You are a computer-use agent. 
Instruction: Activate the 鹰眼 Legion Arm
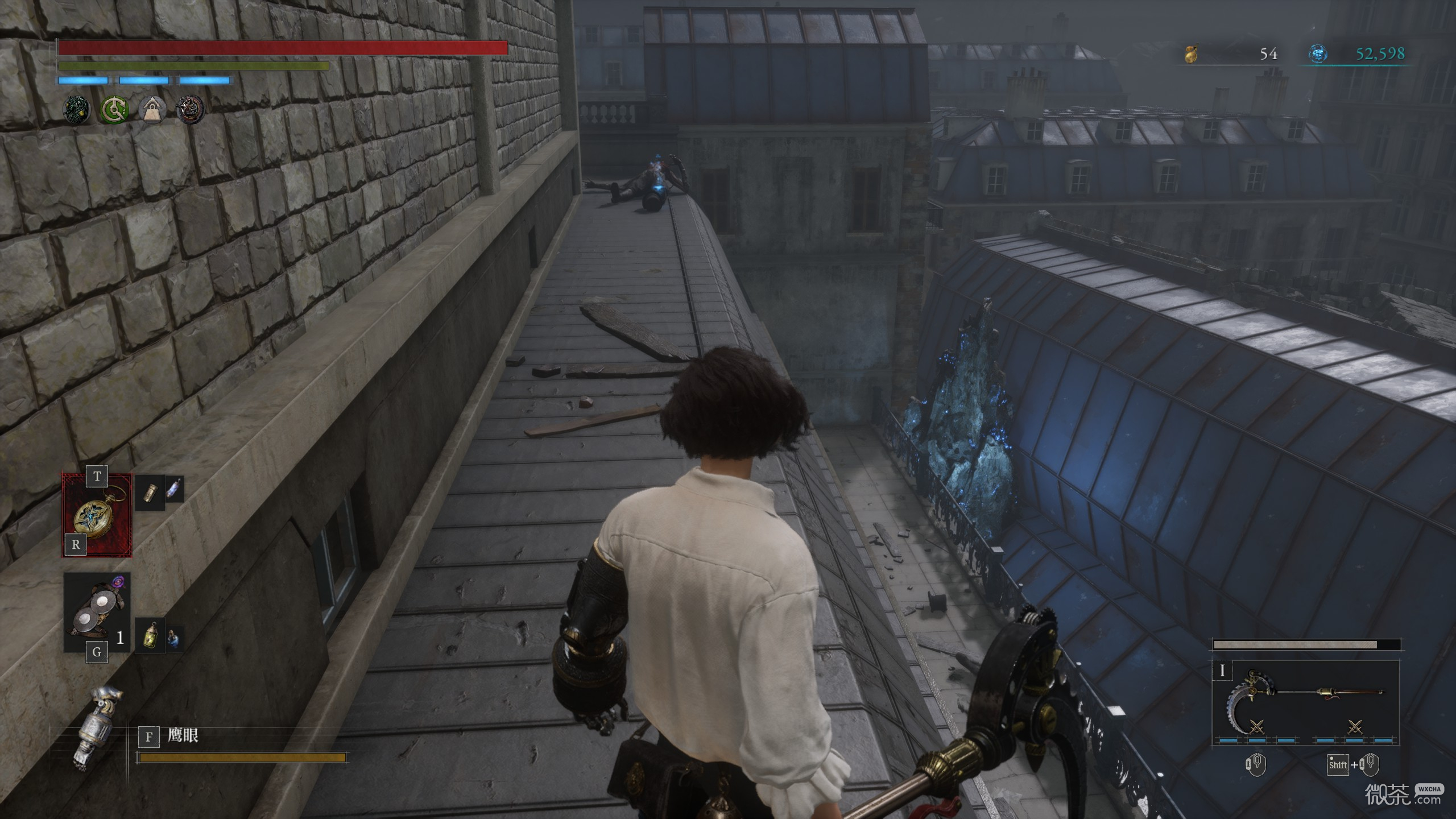[97, 728]
